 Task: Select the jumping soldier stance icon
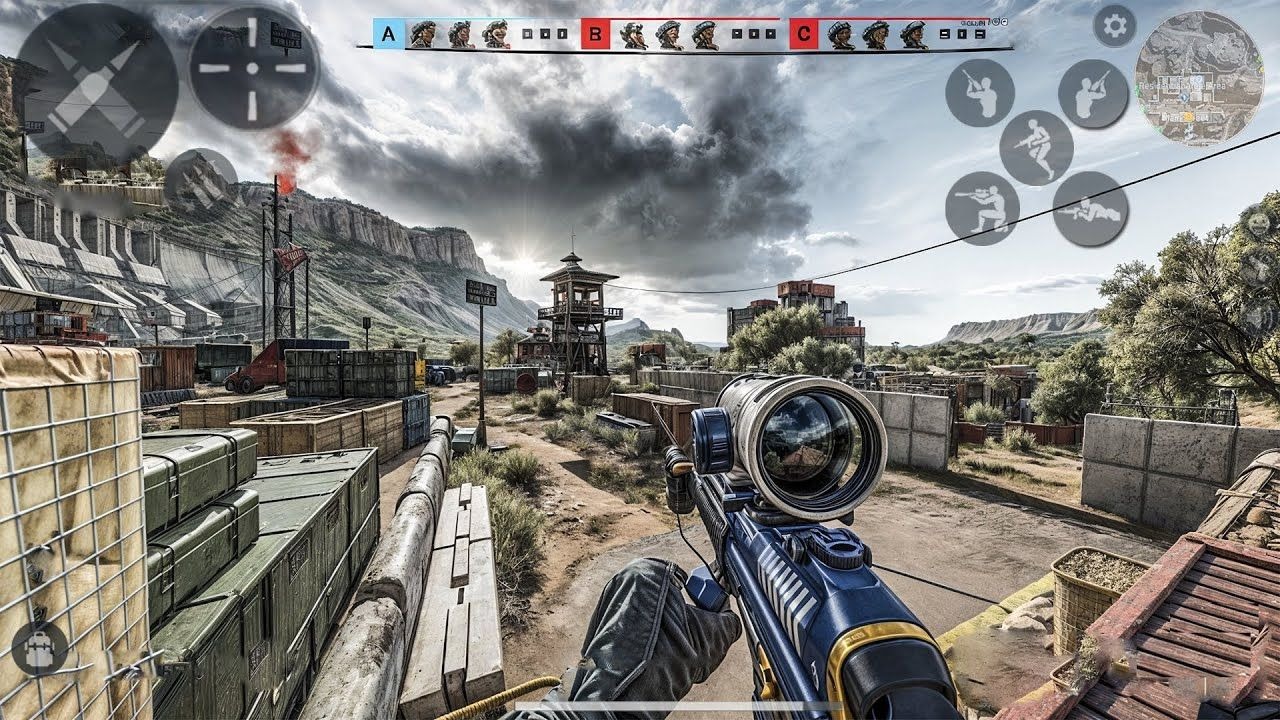click(x=1036, y=147)
